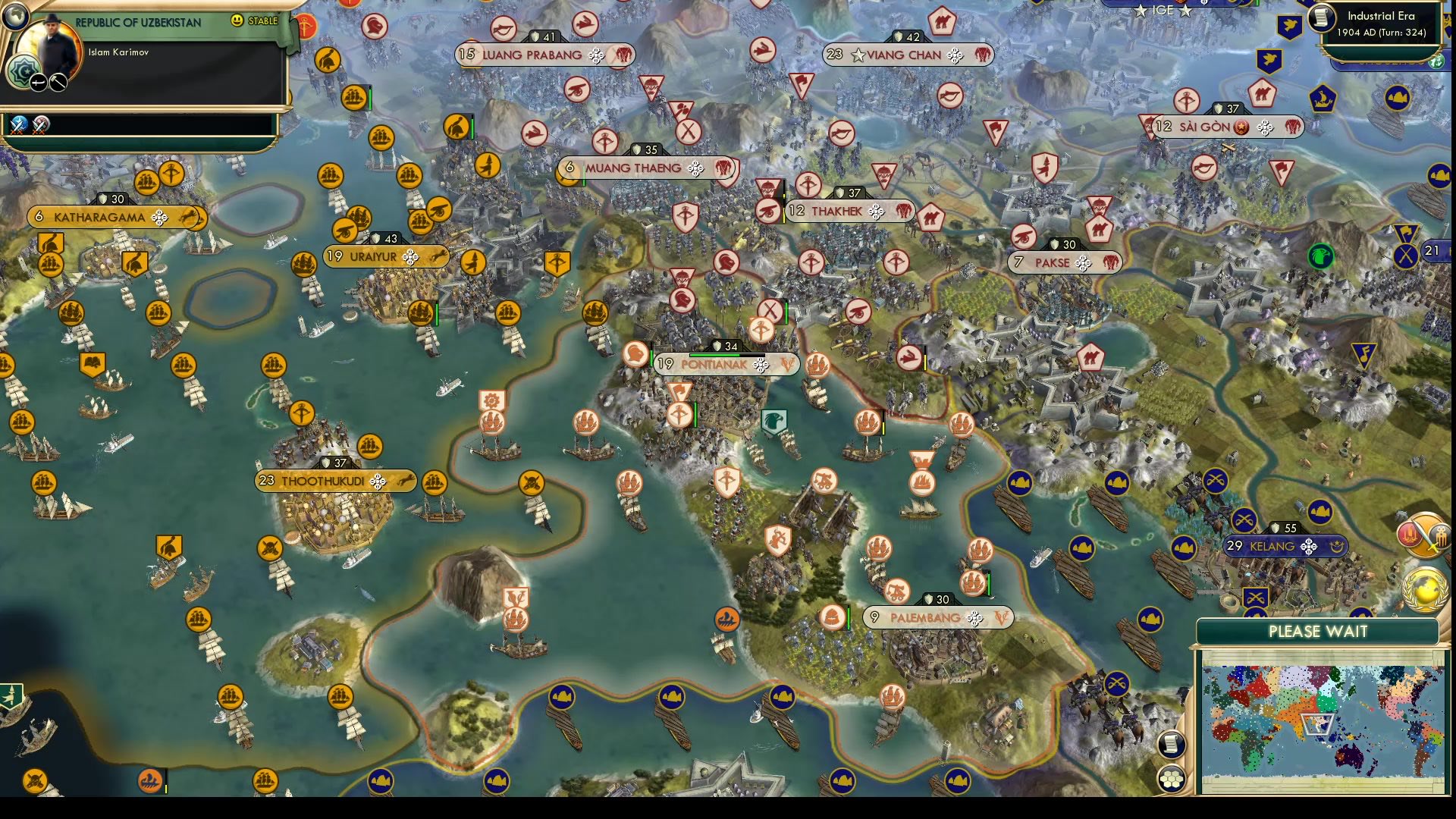Click the blue globe icon atop the leader panel
Screen dimensions: 1456x819
click(x=16, y=17)
